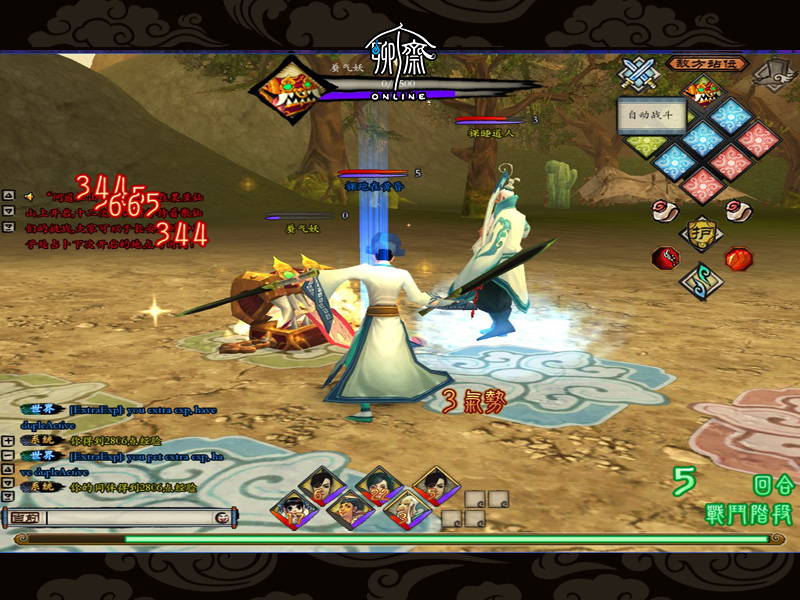
Task: Toggle the announcement speaker icon
Action: pos(29,196)
